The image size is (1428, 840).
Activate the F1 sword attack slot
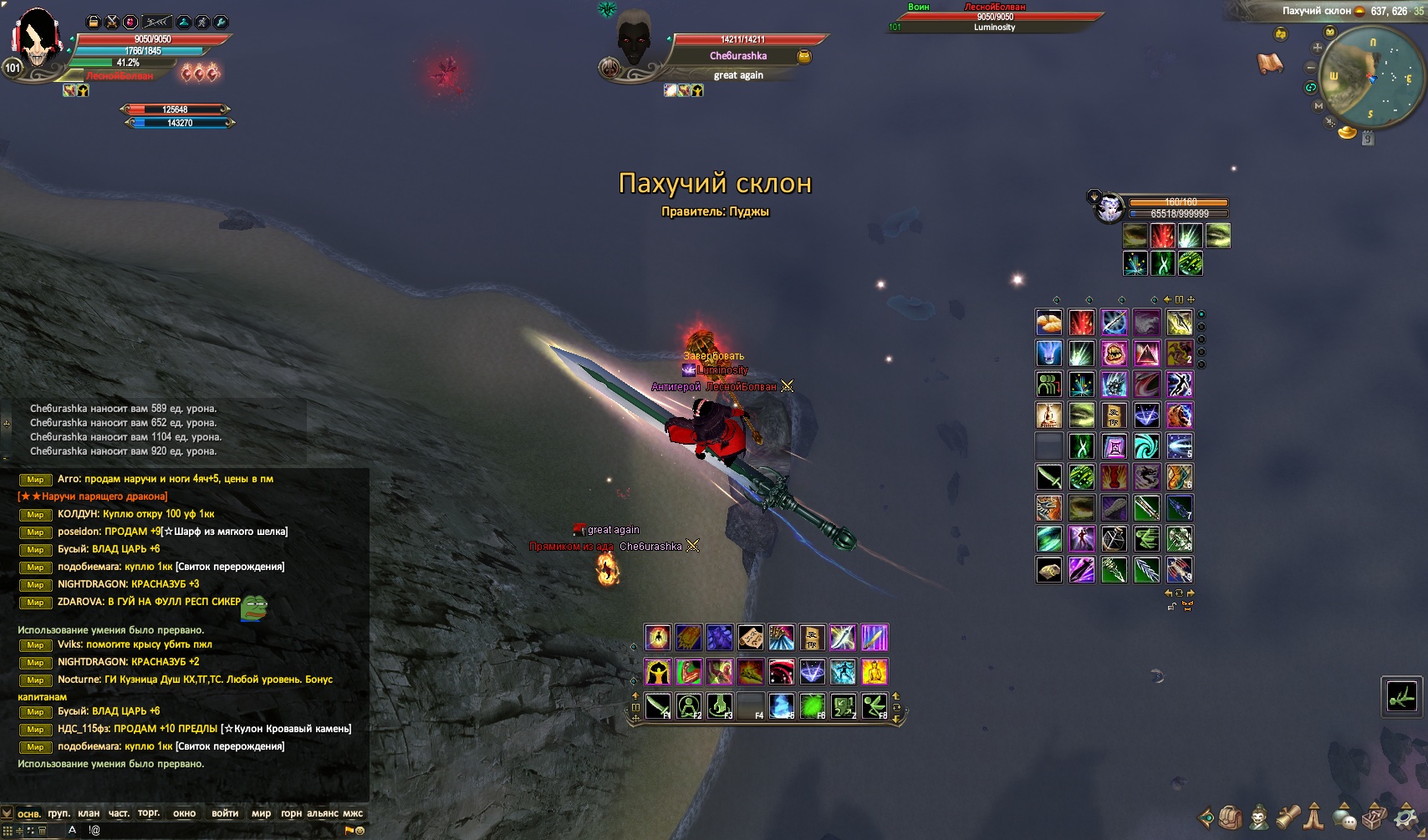tap(658, 706)
